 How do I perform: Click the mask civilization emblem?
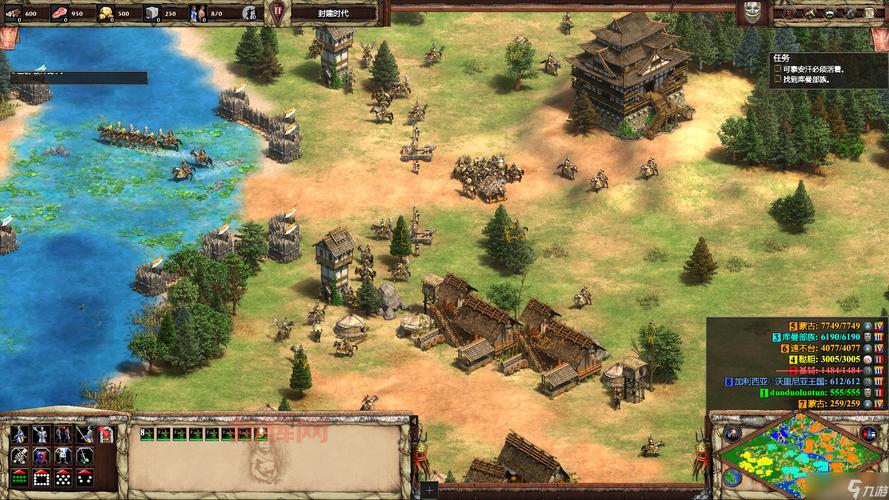(753, 12)
